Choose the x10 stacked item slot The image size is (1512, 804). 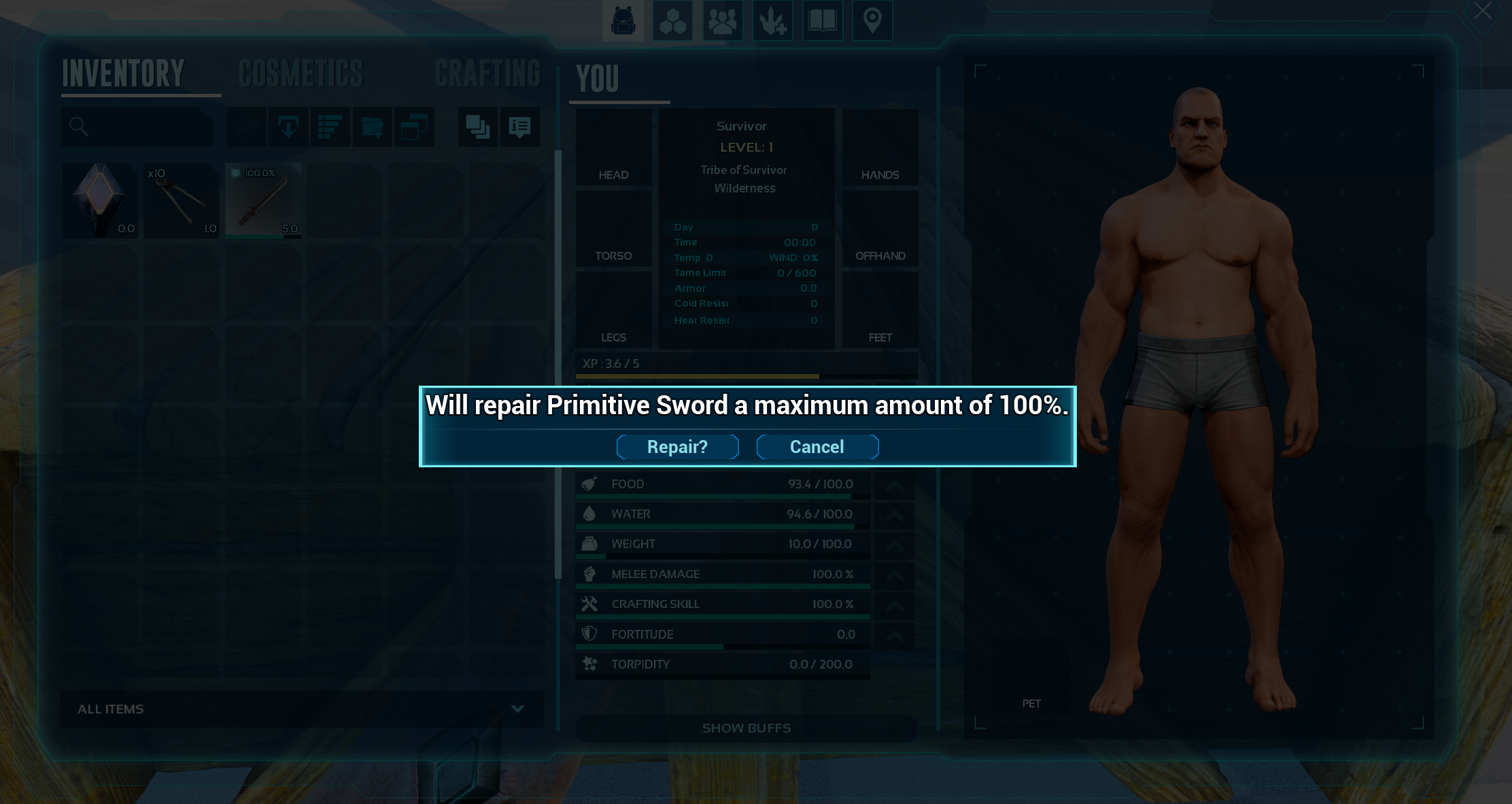(182, 201)
